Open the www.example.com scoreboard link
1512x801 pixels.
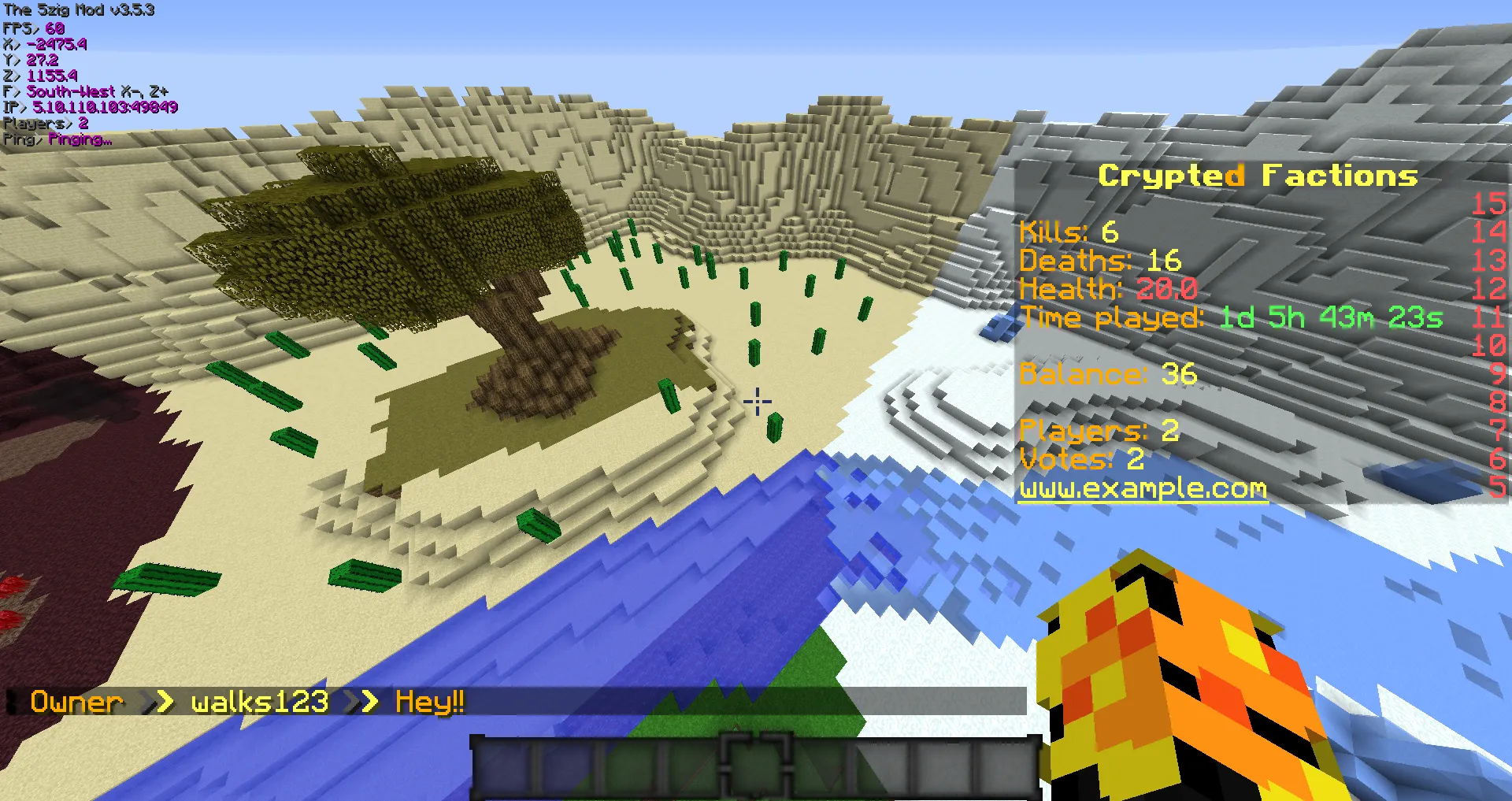(x=1143, y=489)
